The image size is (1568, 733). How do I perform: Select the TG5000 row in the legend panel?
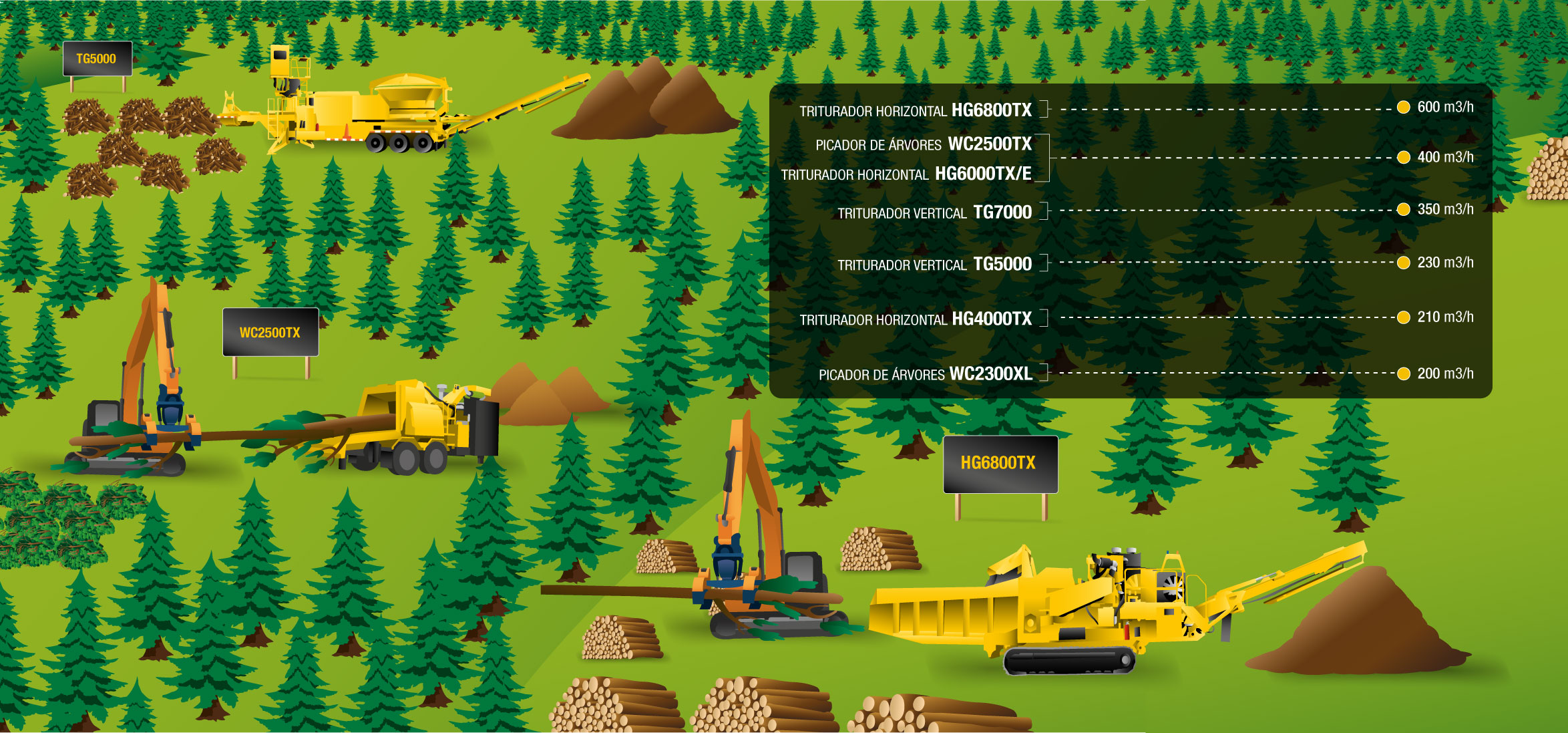tap(934, 265)
